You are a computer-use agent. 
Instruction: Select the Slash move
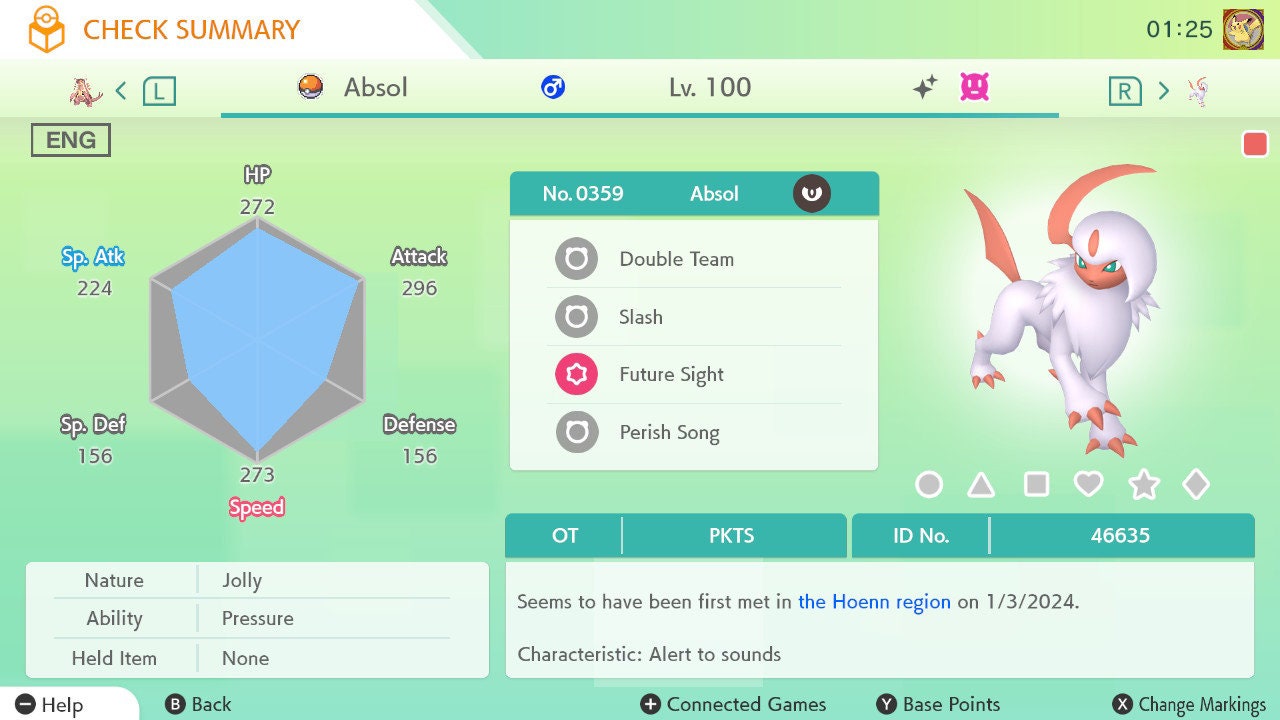click(641, 317)
